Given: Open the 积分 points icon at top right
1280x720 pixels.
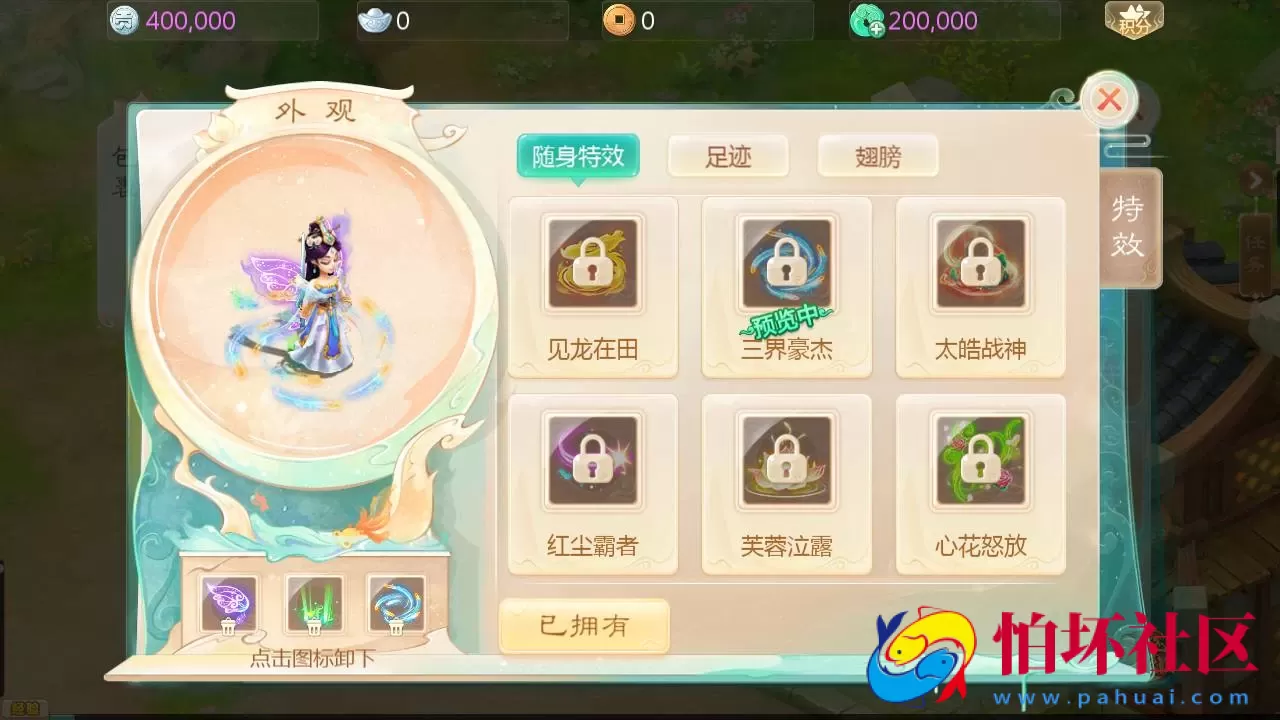Looking at the screenshot, I should (x=1133, y=20).
